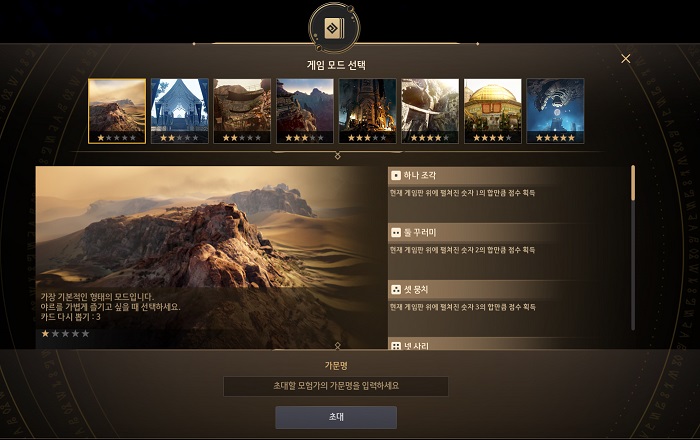This screenshot has height=440, width=700.
Task: Focus the family name input field
Action: 336,386
